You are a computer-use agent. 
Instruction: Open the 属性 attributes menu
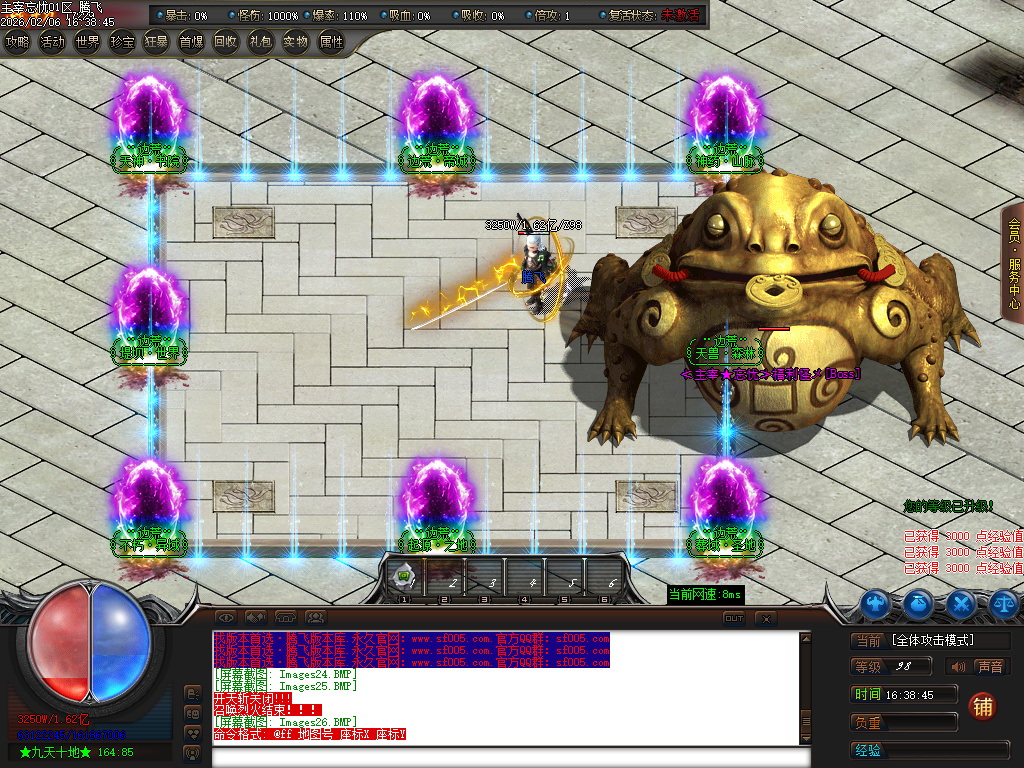click(330, 42)
